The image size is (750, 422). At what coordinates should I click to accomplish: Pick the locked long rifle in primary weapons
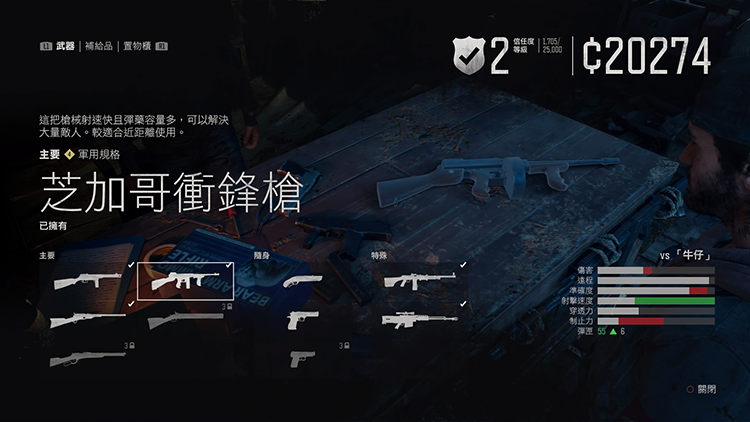185,320
